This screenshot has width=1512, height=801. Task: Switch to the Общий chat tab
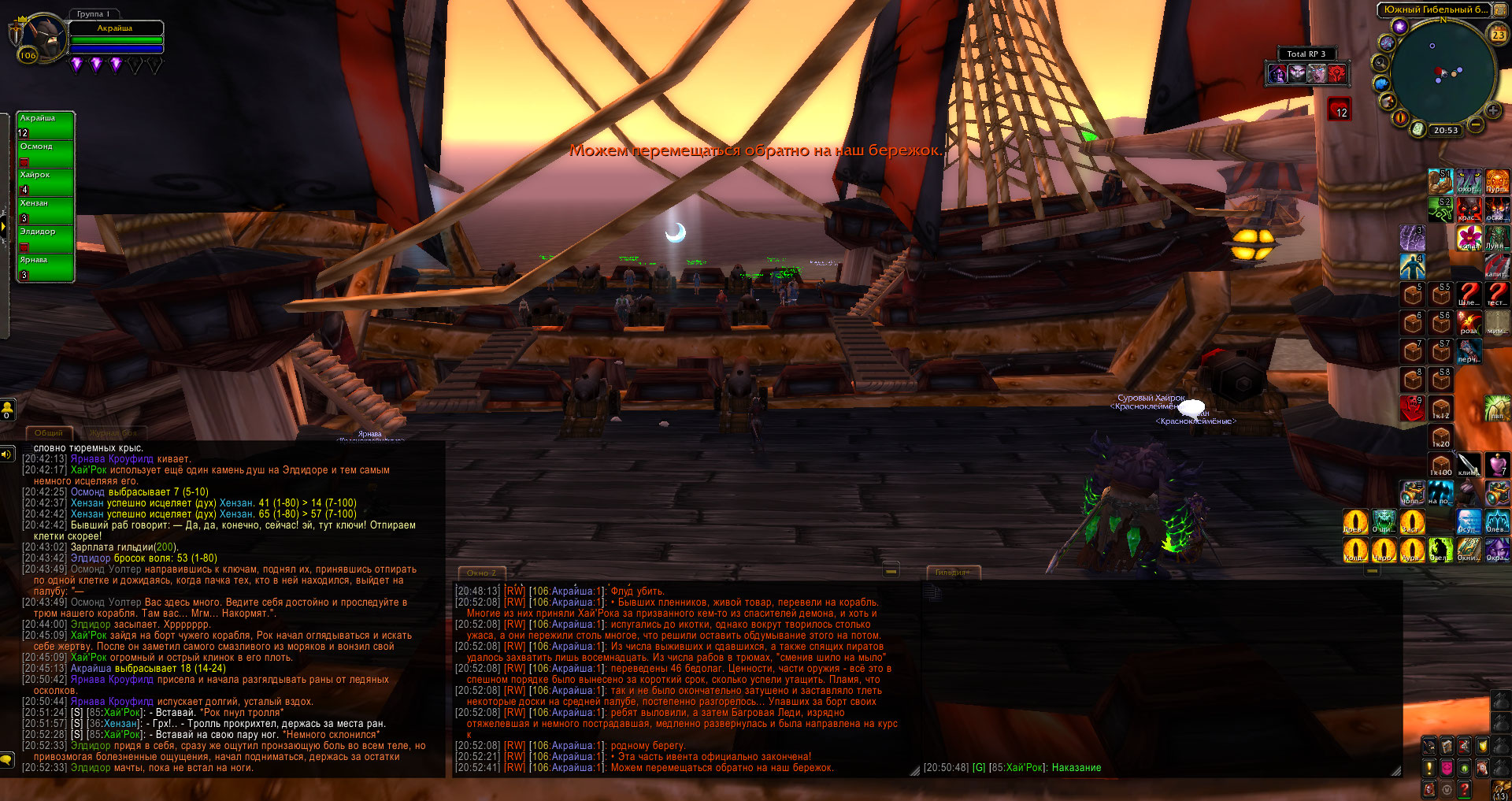point(49,432)
